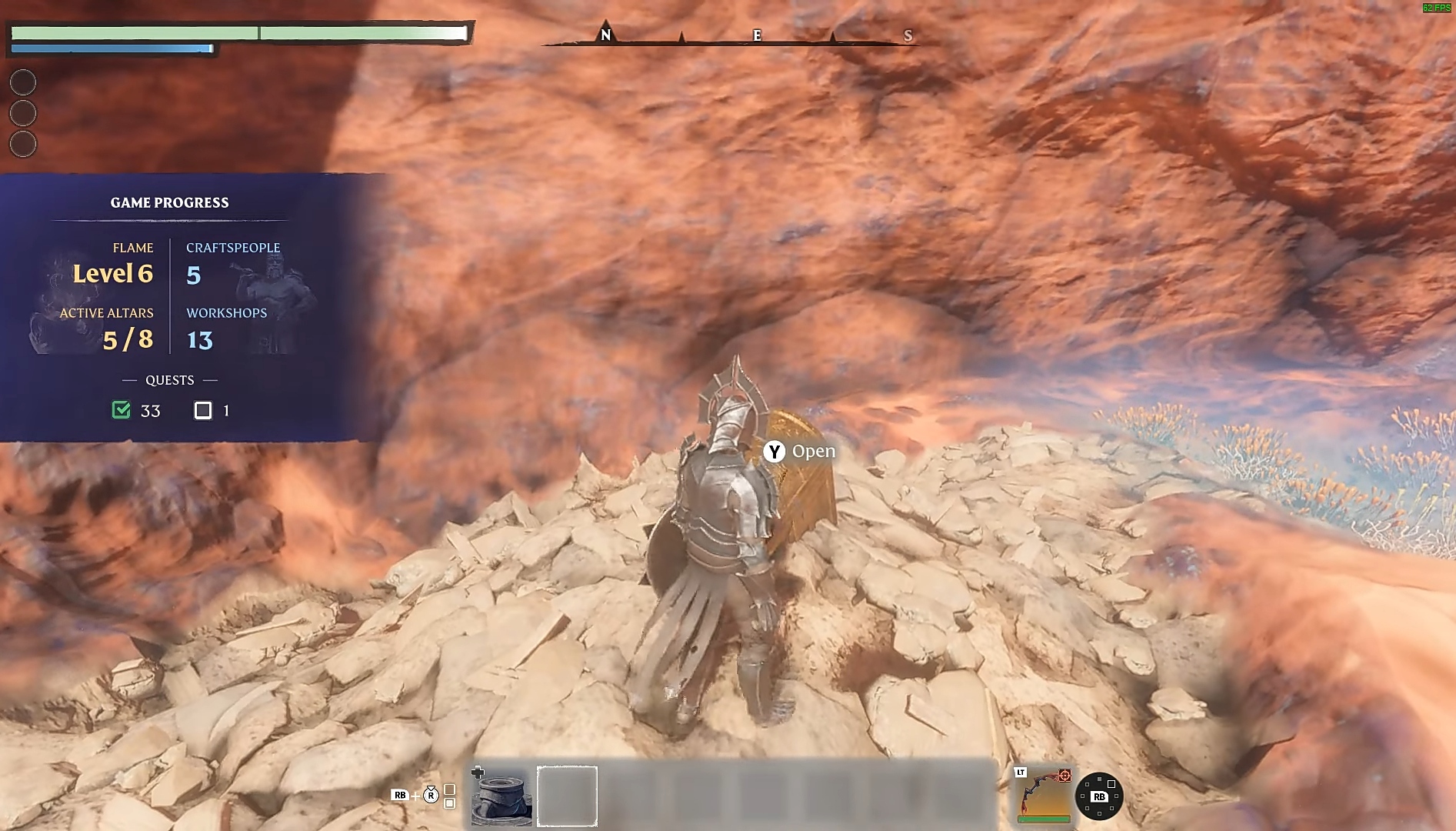Click the Workshops count showing 13
This screenshot has height=831, width=1456.
click(200, 339)
